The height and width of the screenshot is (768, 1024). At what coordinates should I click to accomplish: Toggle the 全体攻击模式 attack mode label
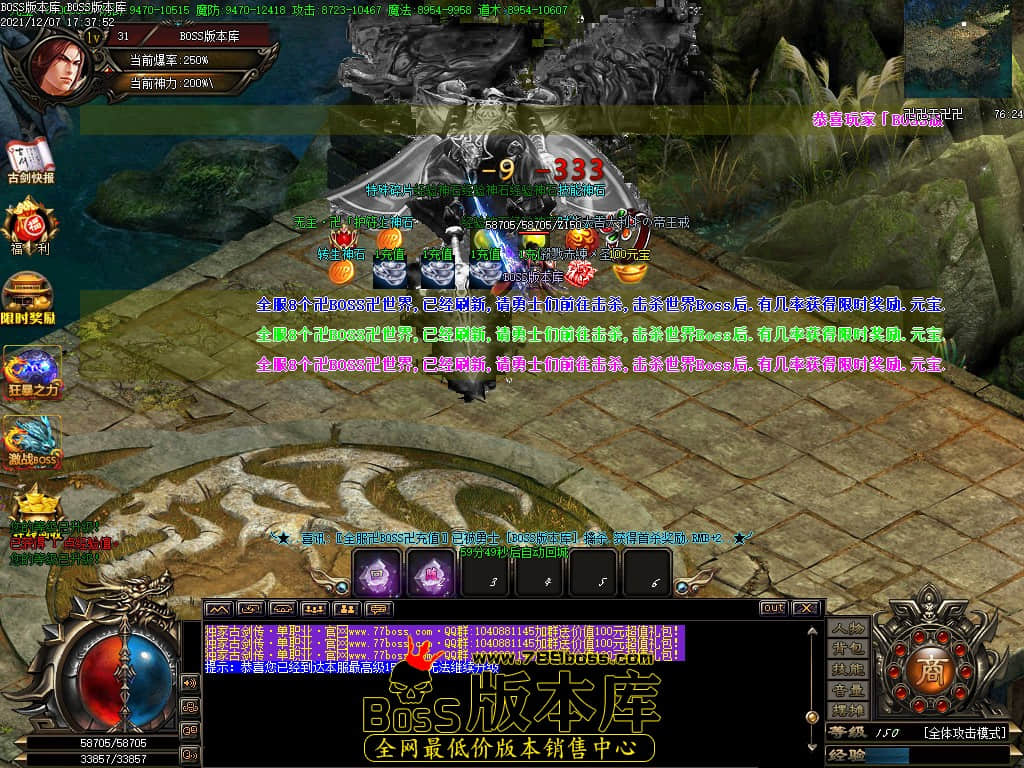964,733
